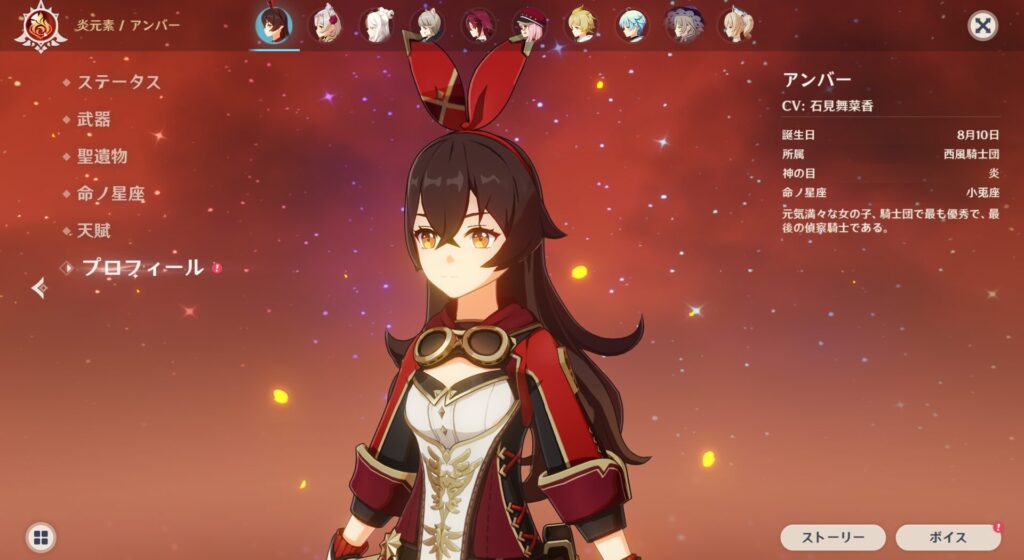
Task: Open the ストーリー button
Action: [x=832, y=537]
